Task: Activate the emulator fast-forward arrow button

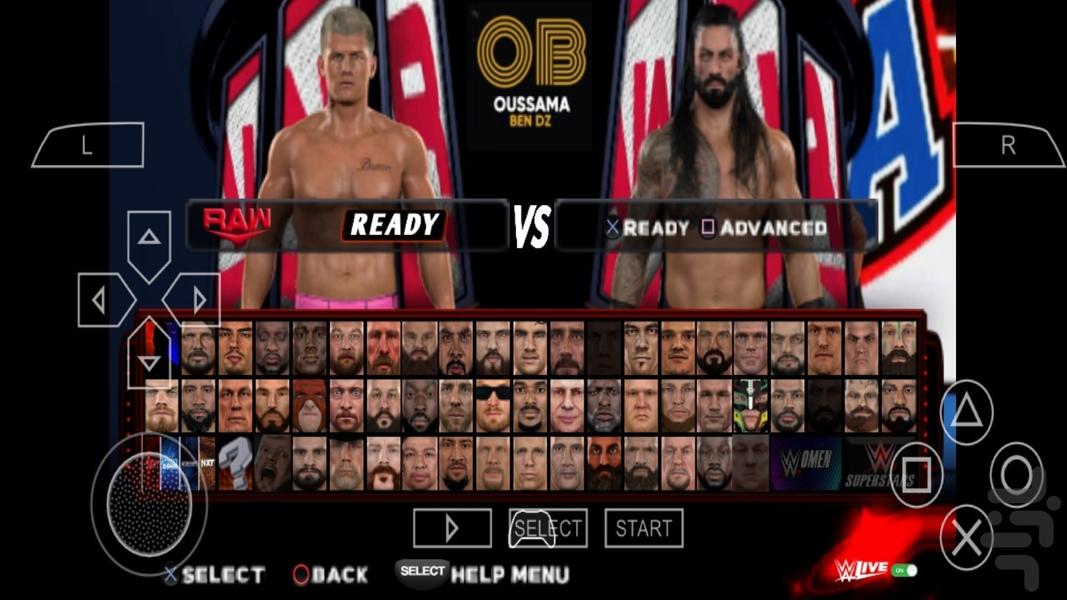Action: point(452,528)
